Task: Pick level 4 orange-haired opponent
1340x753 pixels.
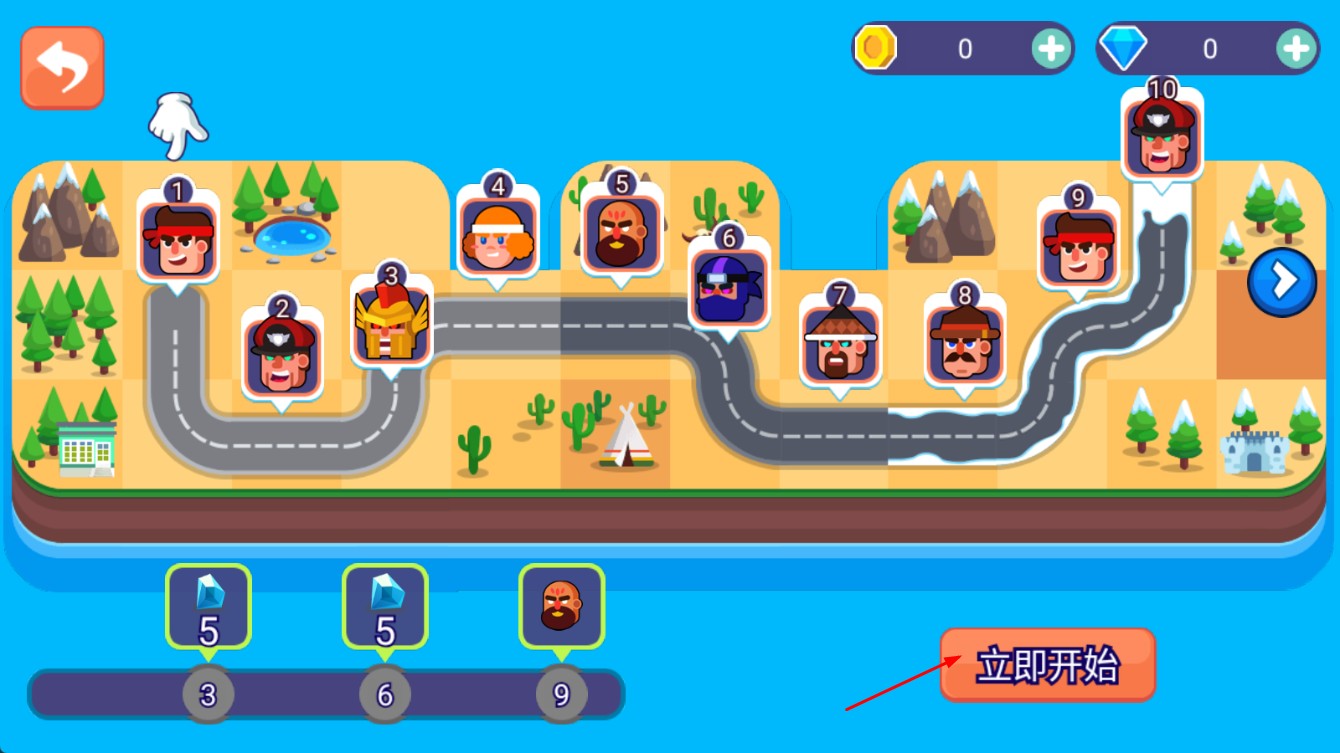Action: click(x=497, y=235)
